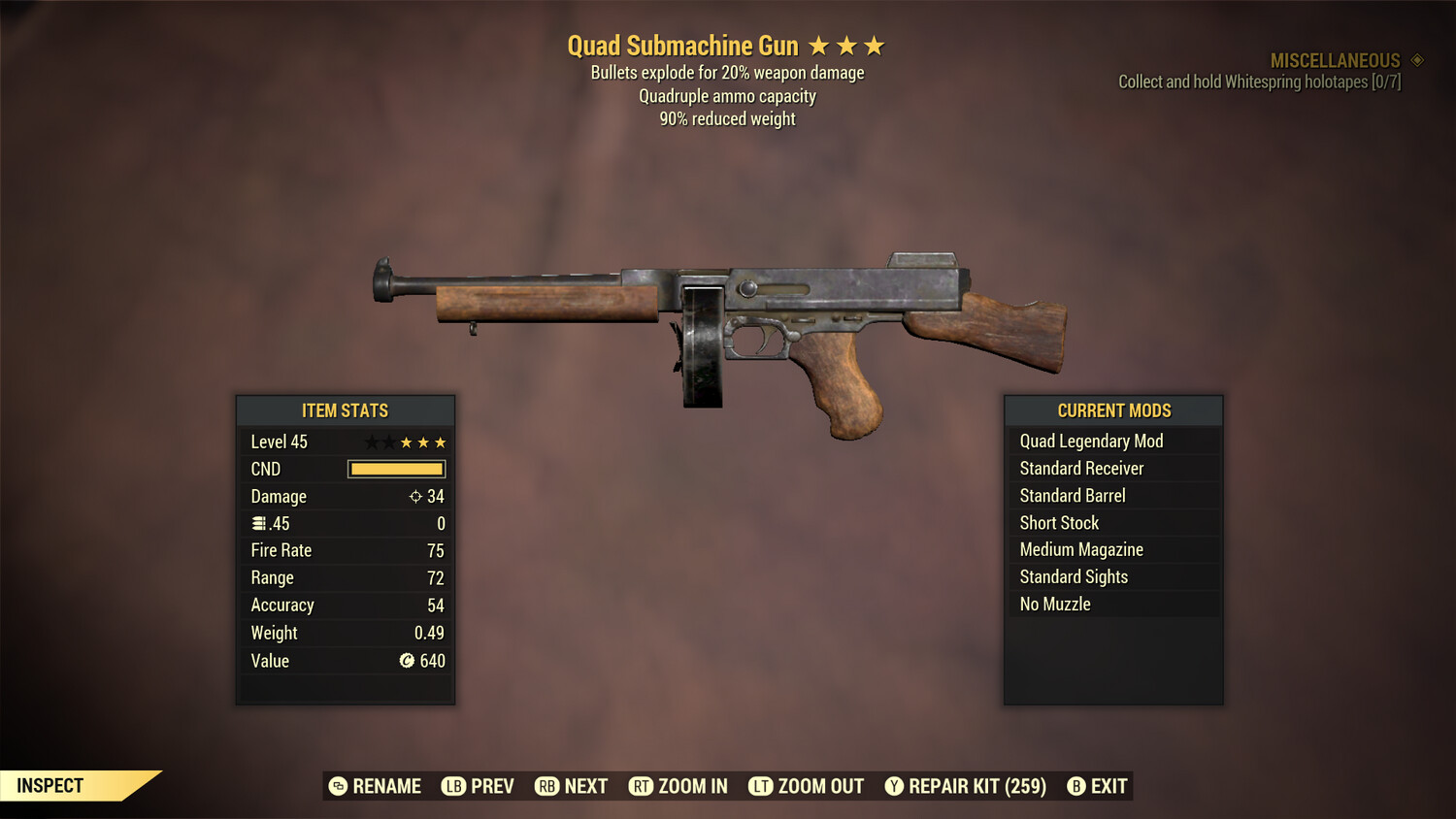Toggle the third star in Level 45 rating
This screenshot has height=819, width=1456.
[408, 442]
